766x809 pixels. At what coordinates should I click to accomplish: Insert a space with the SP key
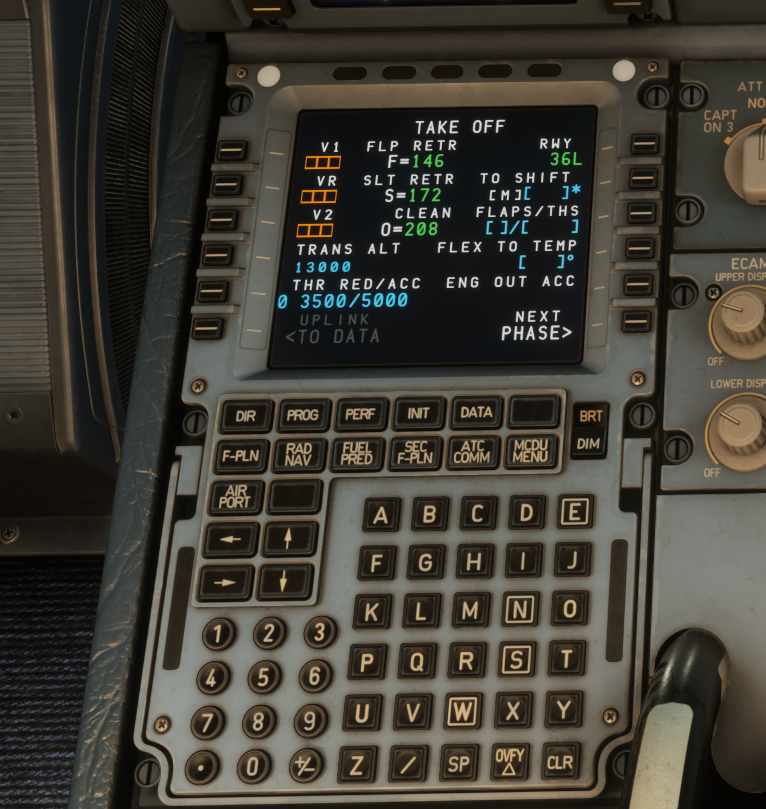[459, 763]
